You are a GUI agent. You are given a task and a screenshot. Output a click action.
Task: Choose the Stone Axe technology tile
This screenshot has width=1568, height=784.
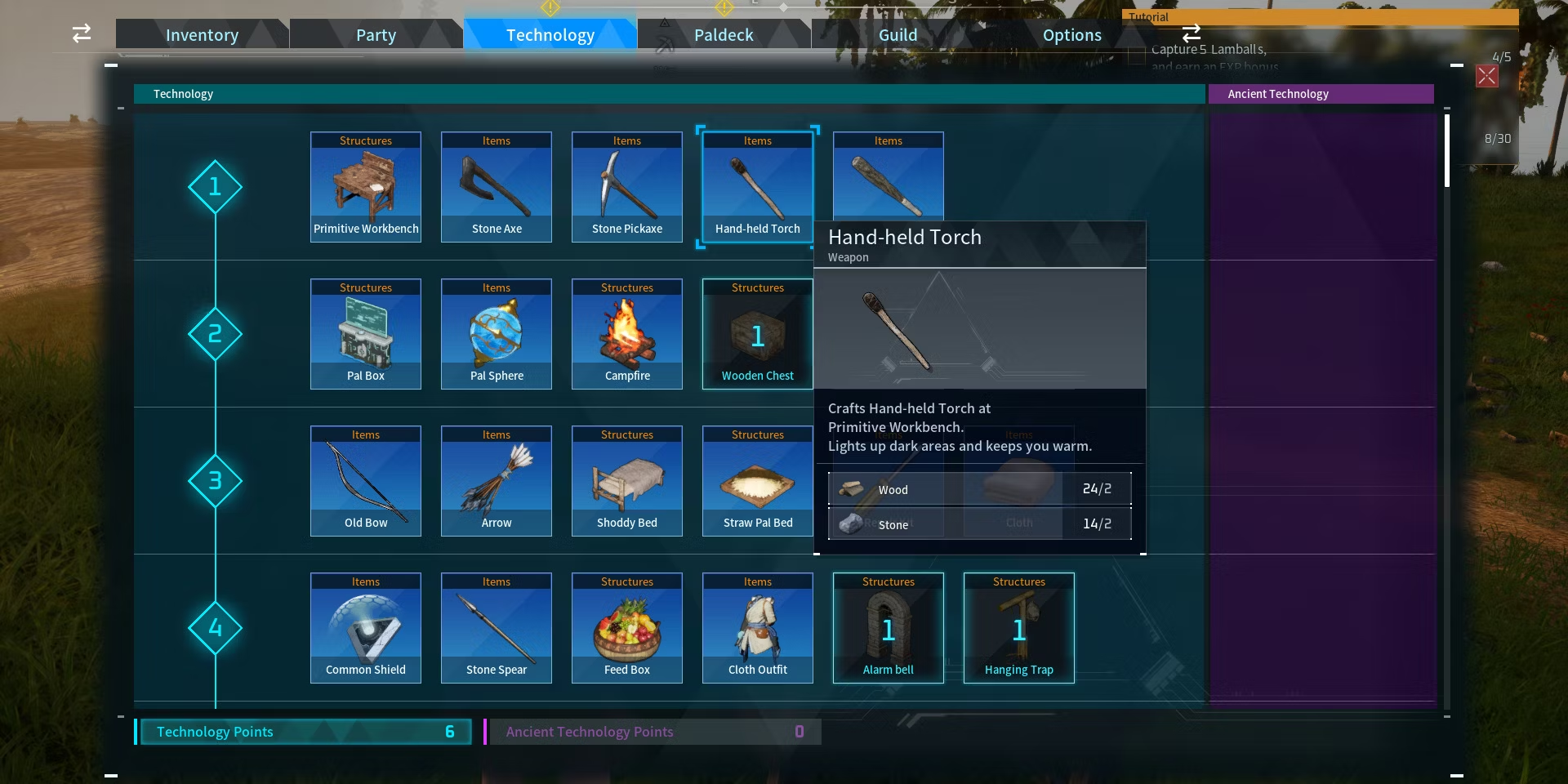coord(497,187)
